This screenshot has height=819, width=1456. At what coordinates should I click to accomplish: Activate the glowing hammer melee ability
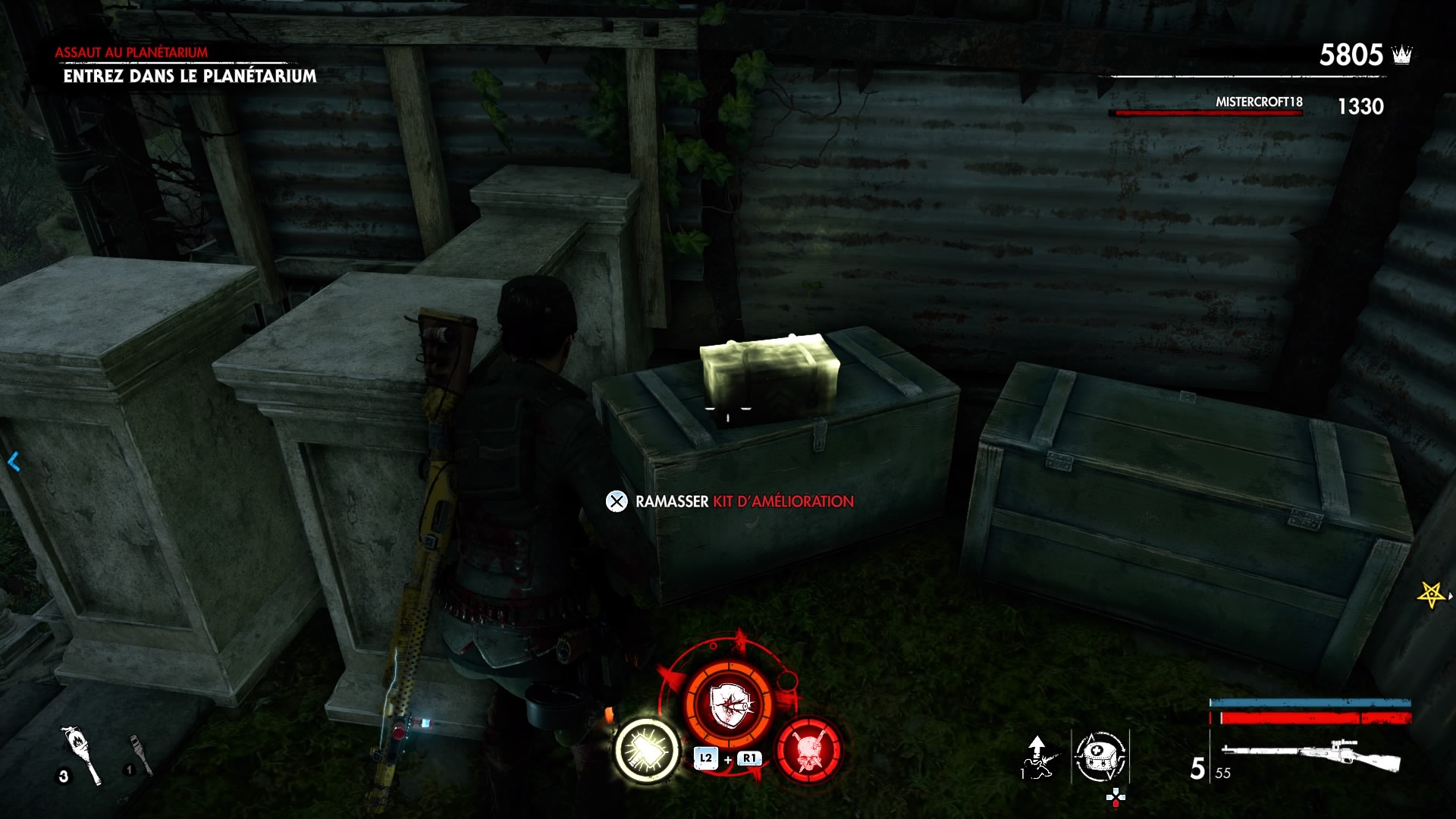pos(647,750)
